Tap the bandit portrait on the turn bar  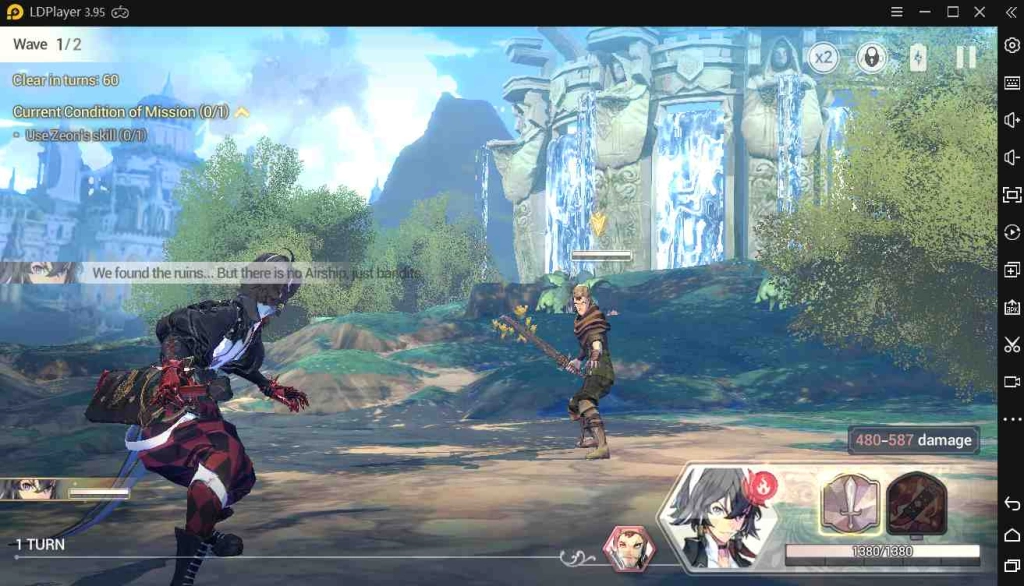click(629, 548)
